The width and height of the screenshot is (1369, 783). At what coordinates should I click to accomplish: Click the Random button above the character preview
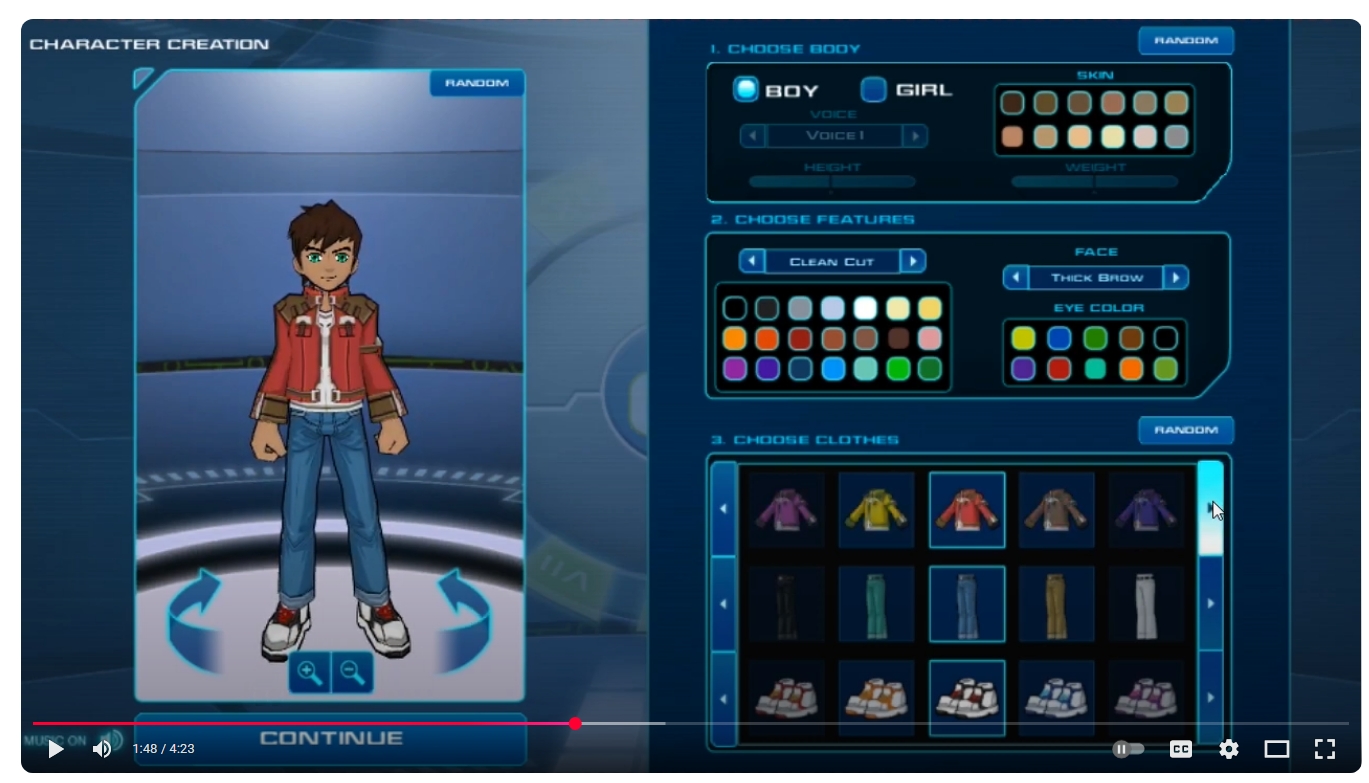(477, 83)
